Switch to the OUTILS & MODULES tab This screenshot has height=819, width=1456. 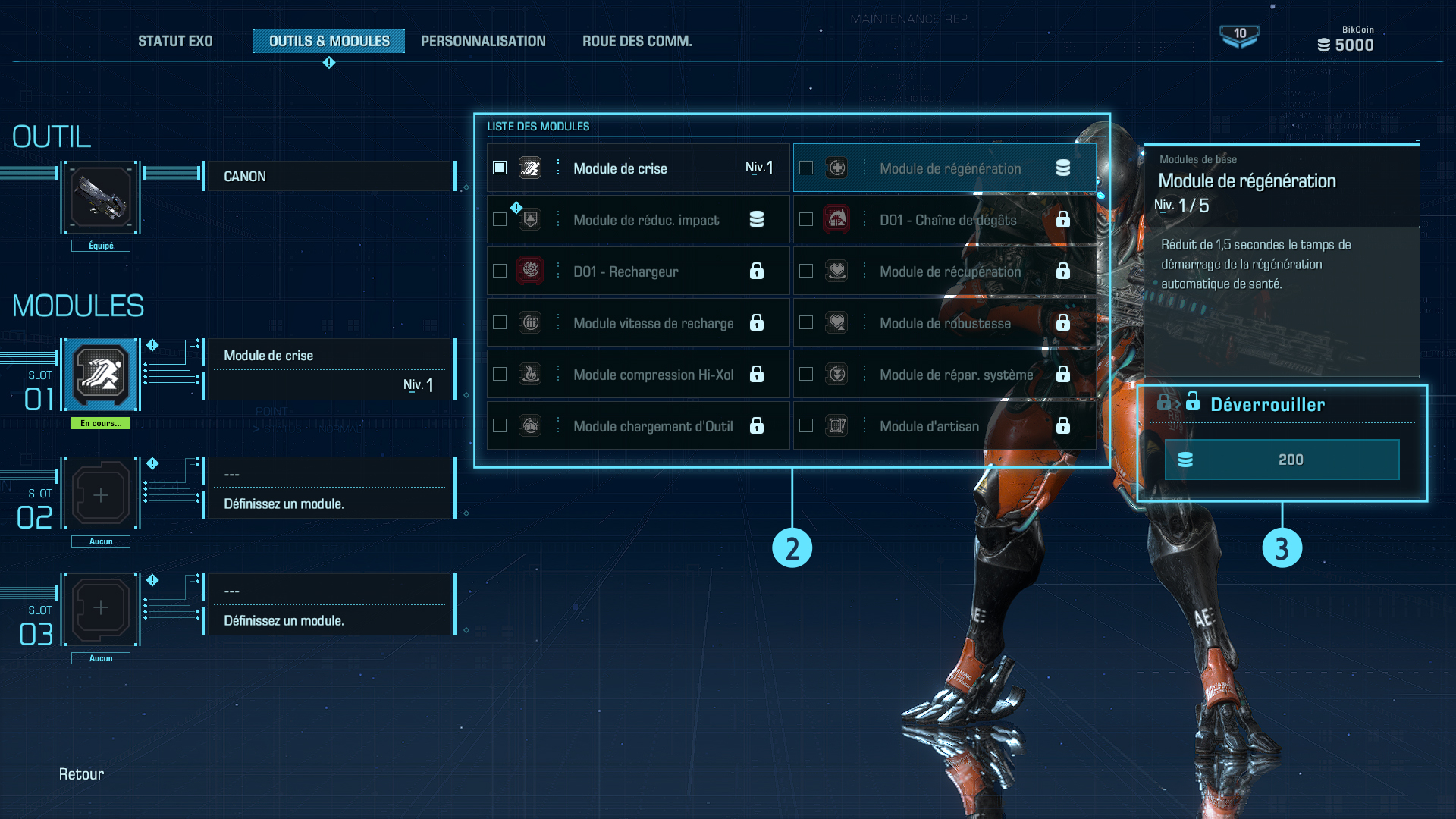point(329,41)
